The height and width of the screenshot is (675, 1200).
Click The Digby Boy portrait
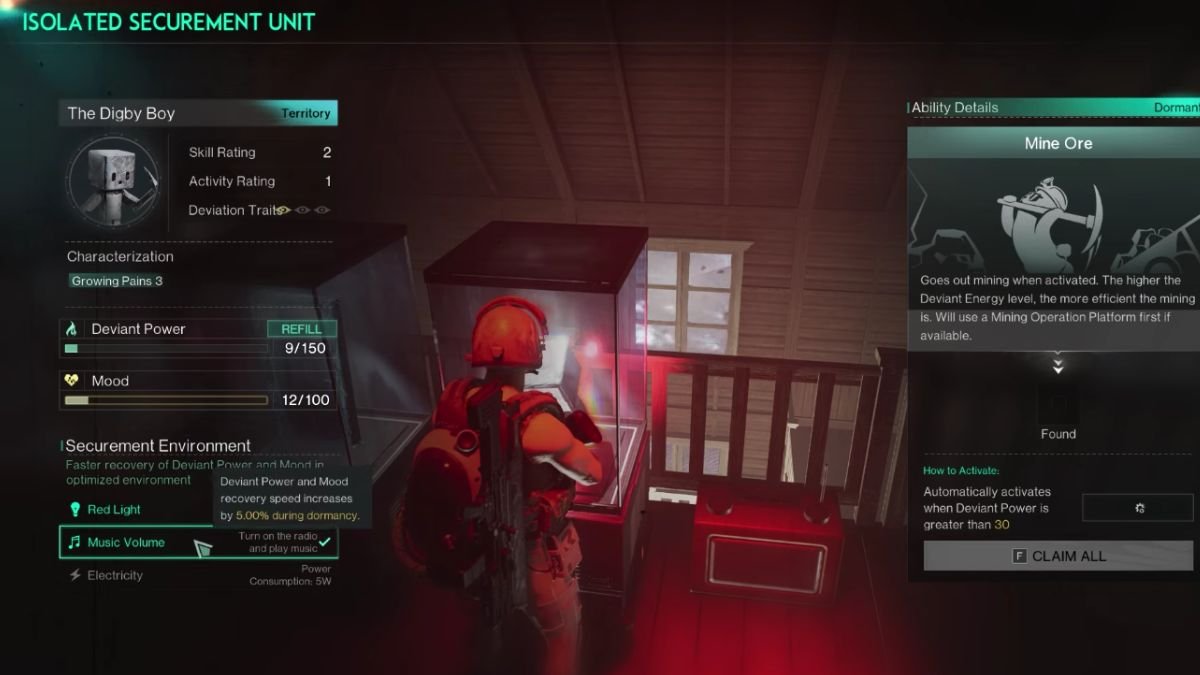pyautogui.click(x=113, y=182)
